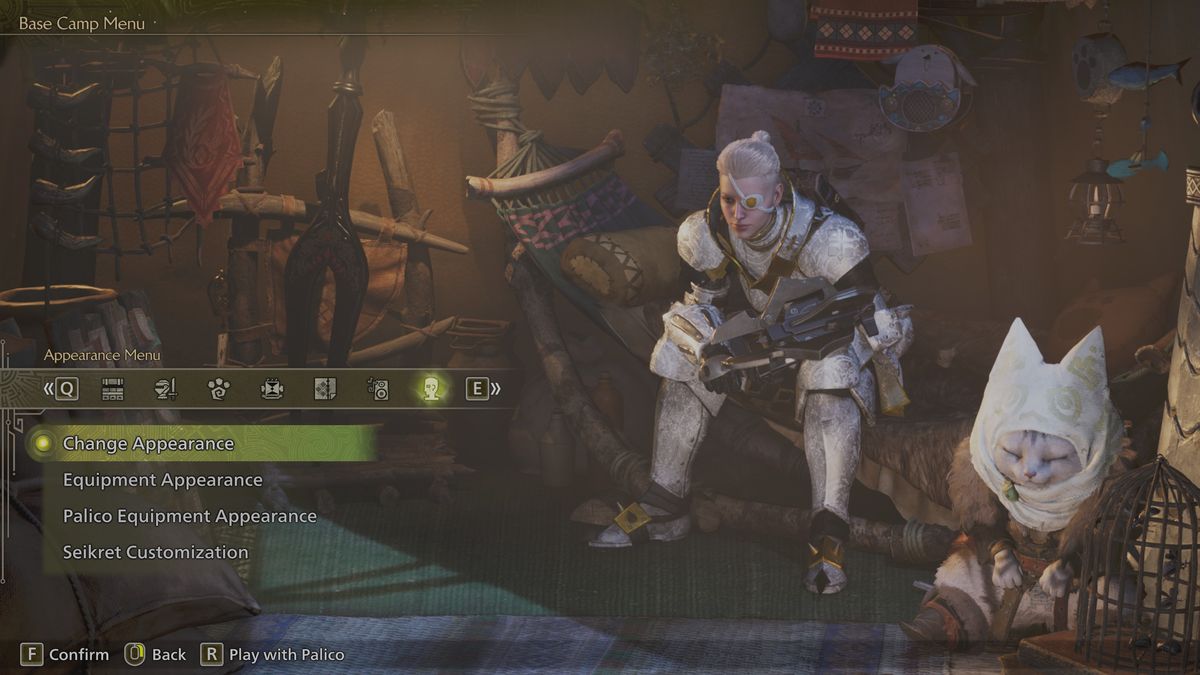Viewport: 1200px width, 675px height.
Task: Select the hourglass tab icon
Action: click(272, 389)
